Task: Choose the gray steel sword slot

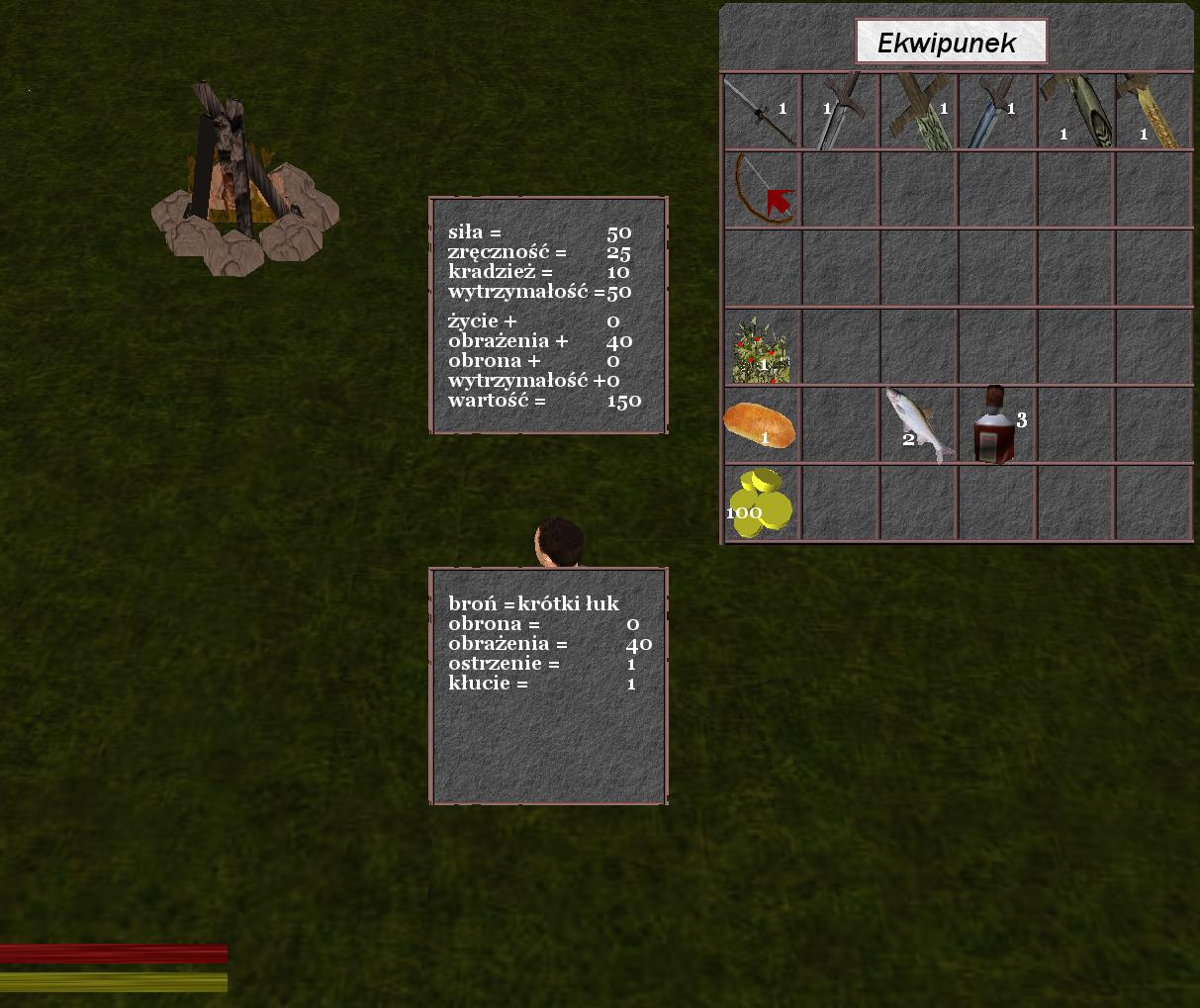Action: click(840, 112)
